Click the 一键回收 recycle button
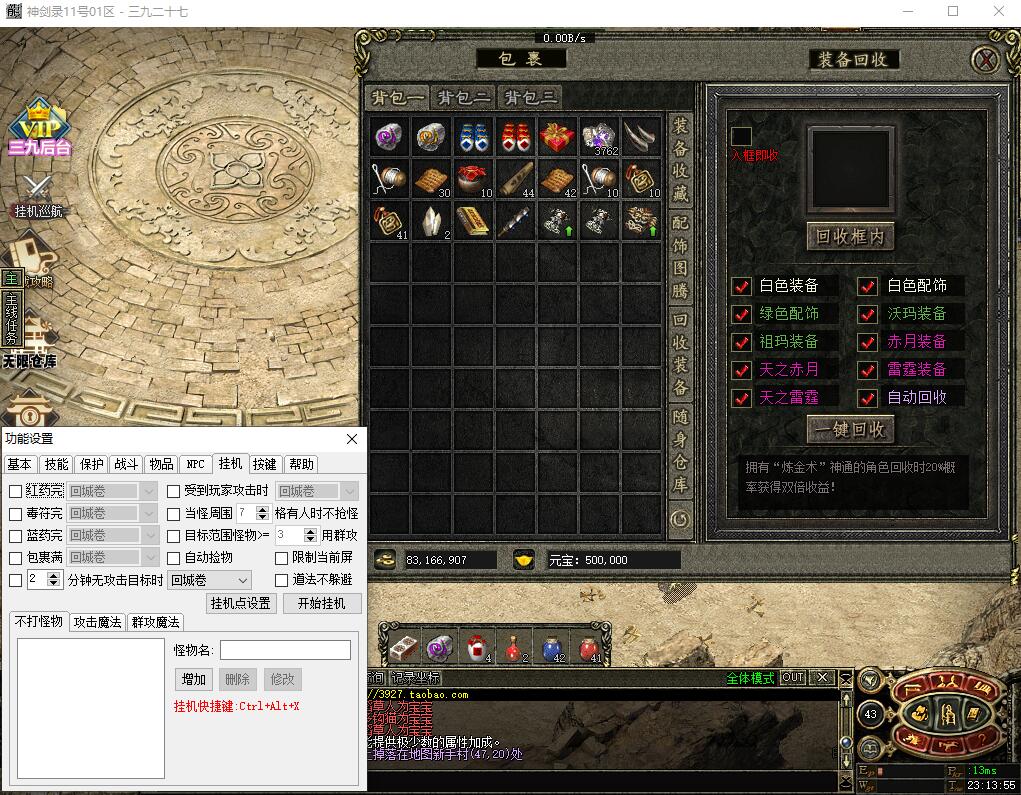 click(x=850, y=429)
